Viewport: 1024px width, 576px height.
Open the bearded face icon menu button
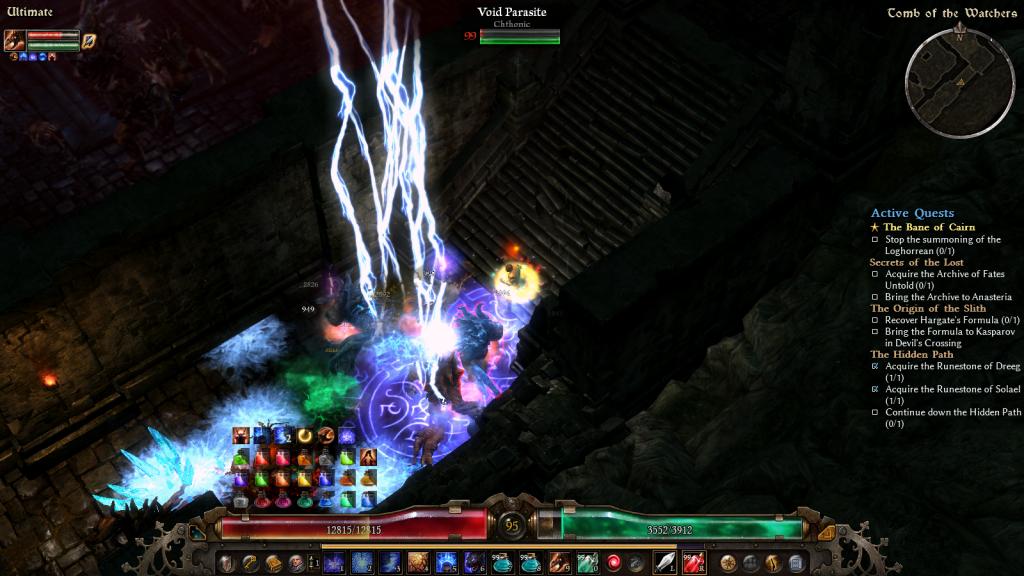click(x=296, y=563)
